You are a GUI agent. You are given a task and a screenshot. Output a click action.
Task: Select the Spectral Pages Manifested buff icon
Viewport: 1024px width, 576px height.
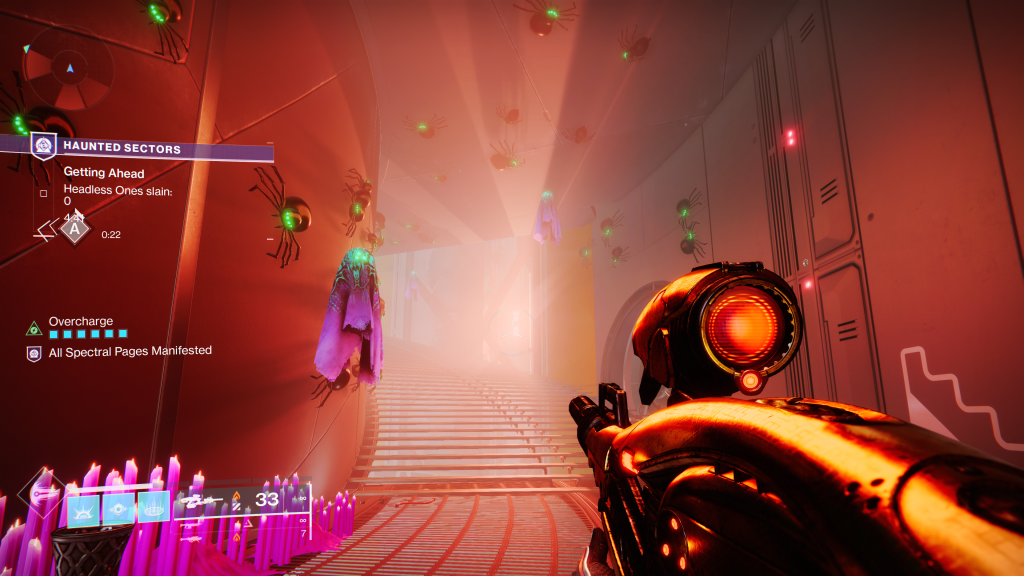point(34,352)
